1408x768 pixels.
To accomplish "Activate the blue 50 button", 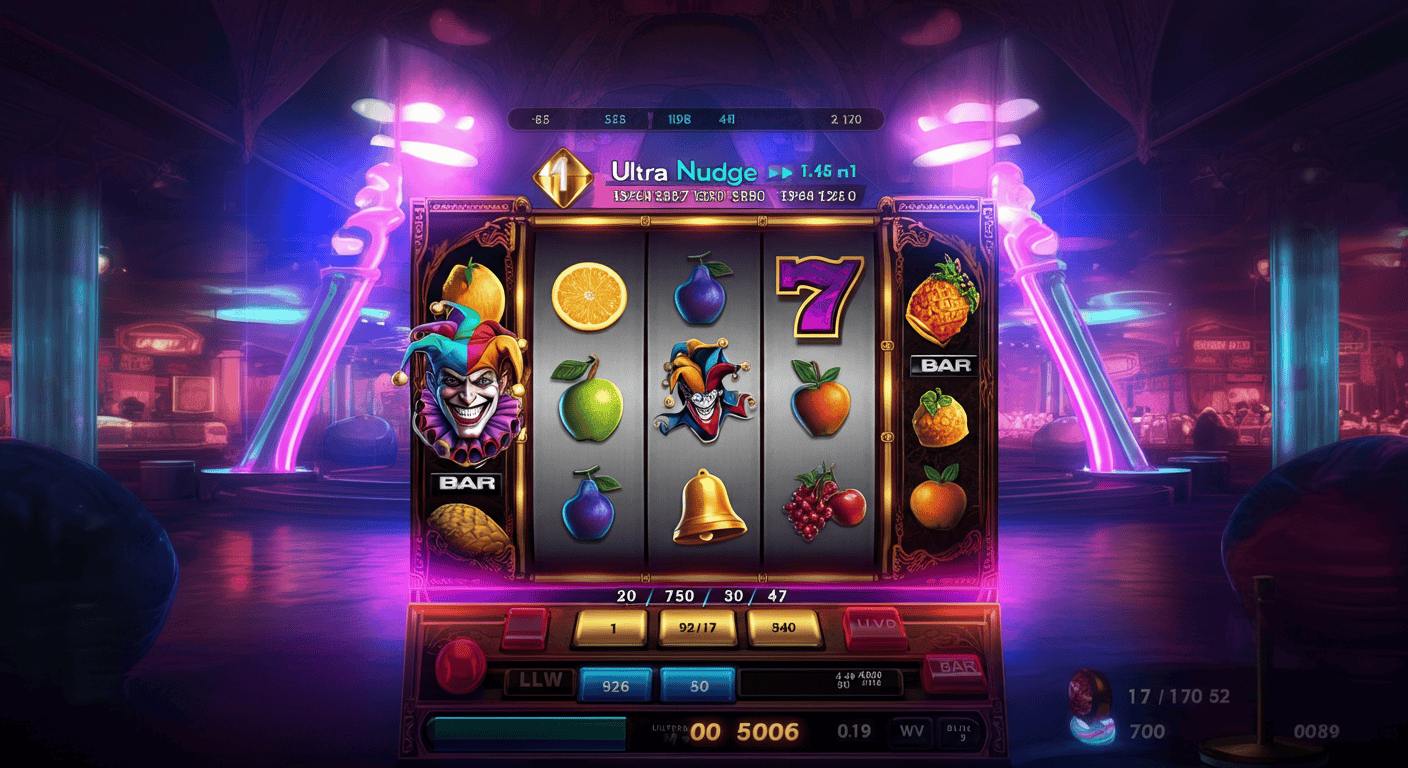I will (698, 686).
